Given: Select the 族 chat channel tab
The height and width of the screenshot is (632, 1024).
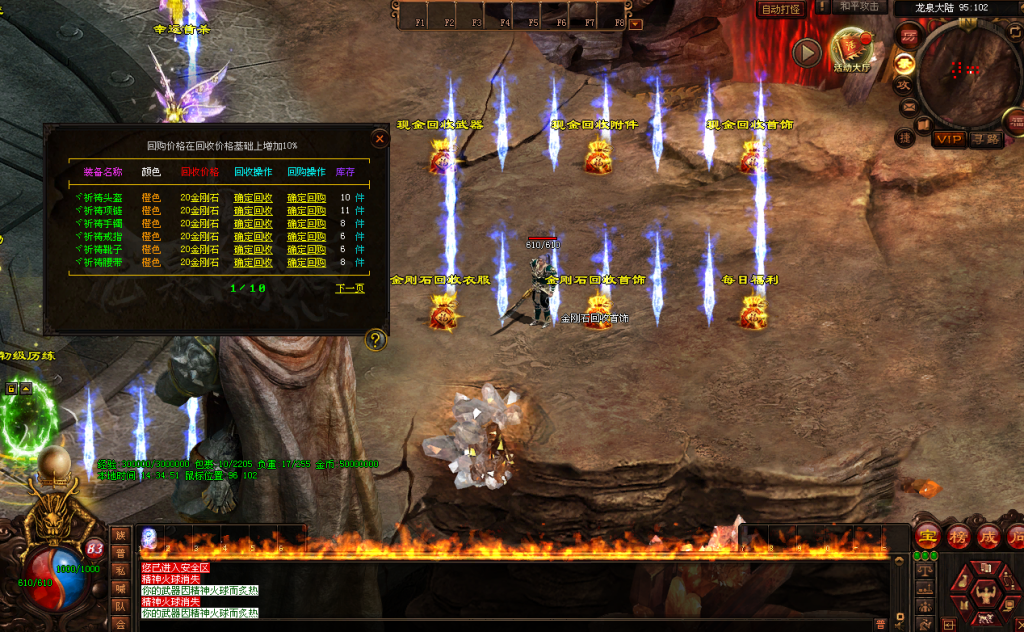Looking at the screenshot, I should tap(120, 535).
